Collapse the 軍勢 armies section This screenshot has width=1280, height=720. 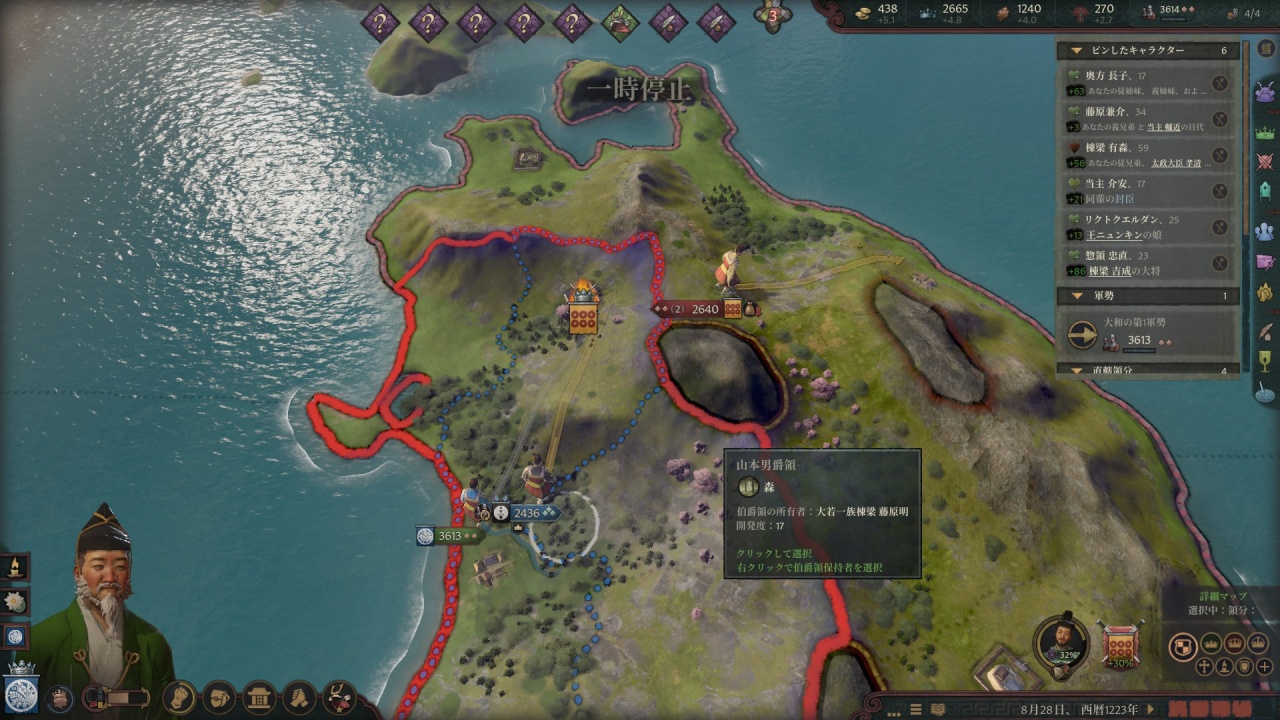1076,296
